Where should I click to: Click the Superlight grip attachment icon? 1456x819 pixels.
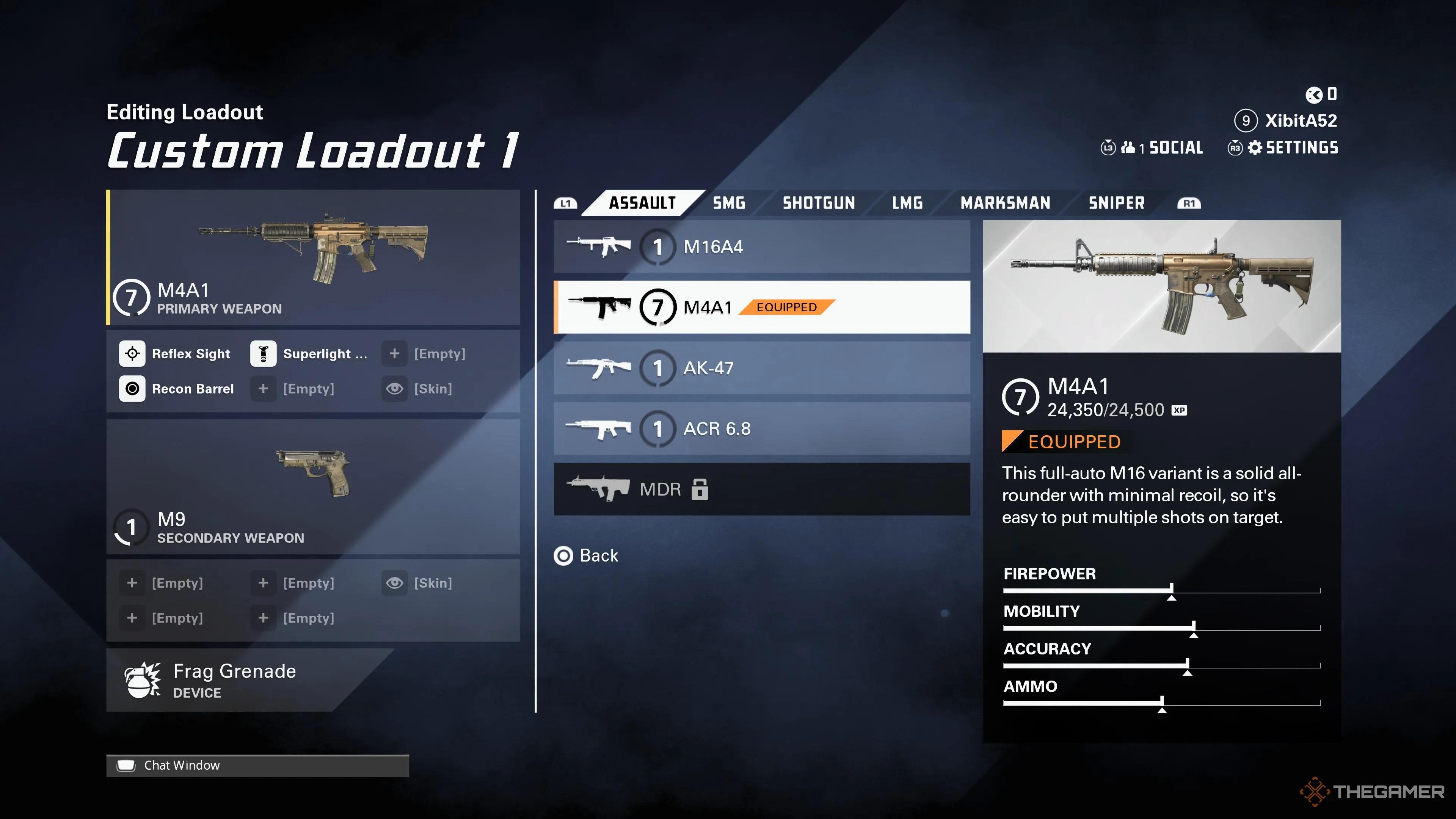pos(264,353)
